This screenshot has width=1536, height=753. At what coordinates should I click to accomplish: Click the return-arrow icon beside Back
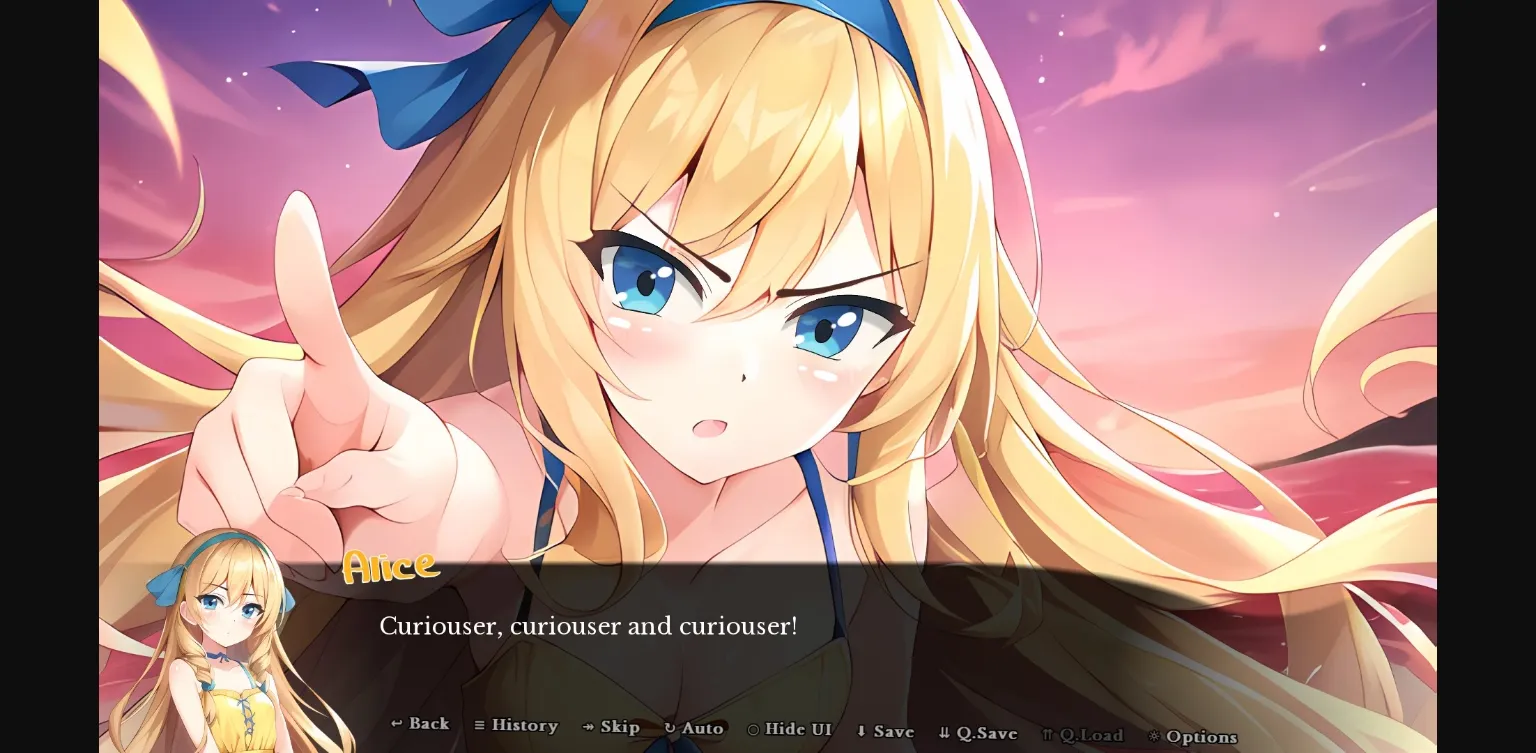coord(396,725)
